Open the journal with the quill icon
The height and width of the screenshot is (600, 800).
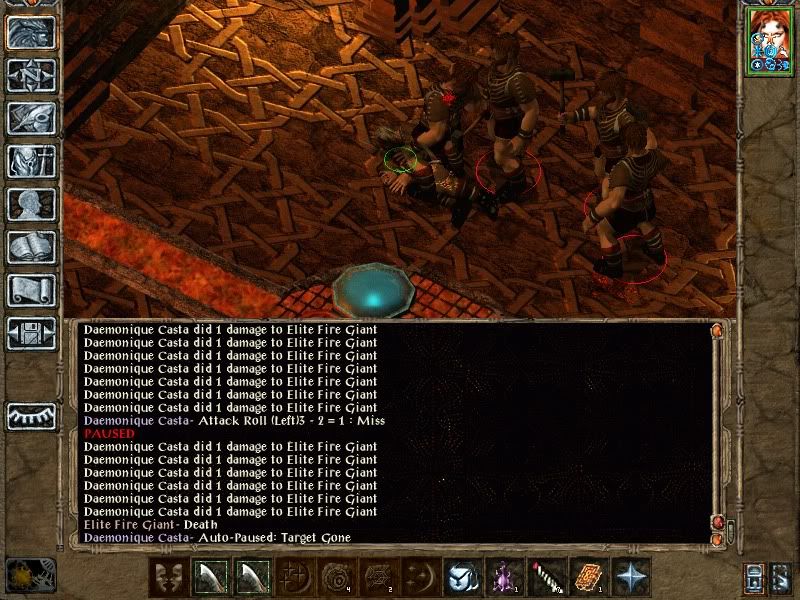[x=32, y=118]
